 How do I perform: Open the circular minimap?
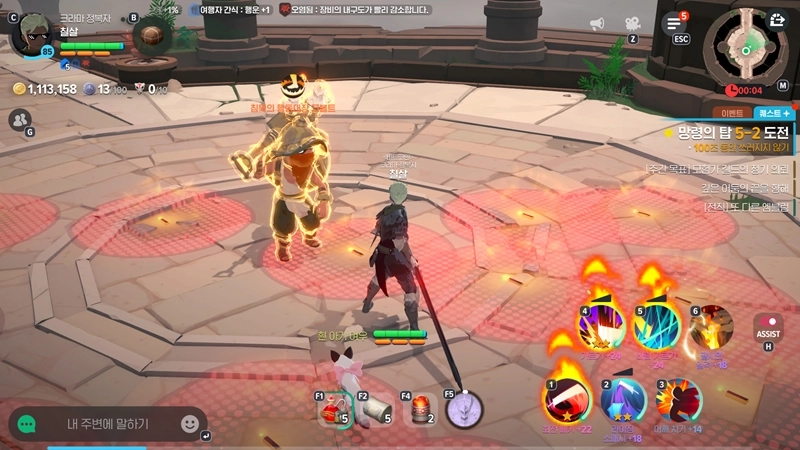pyautogui.click(x=743, y=47)
